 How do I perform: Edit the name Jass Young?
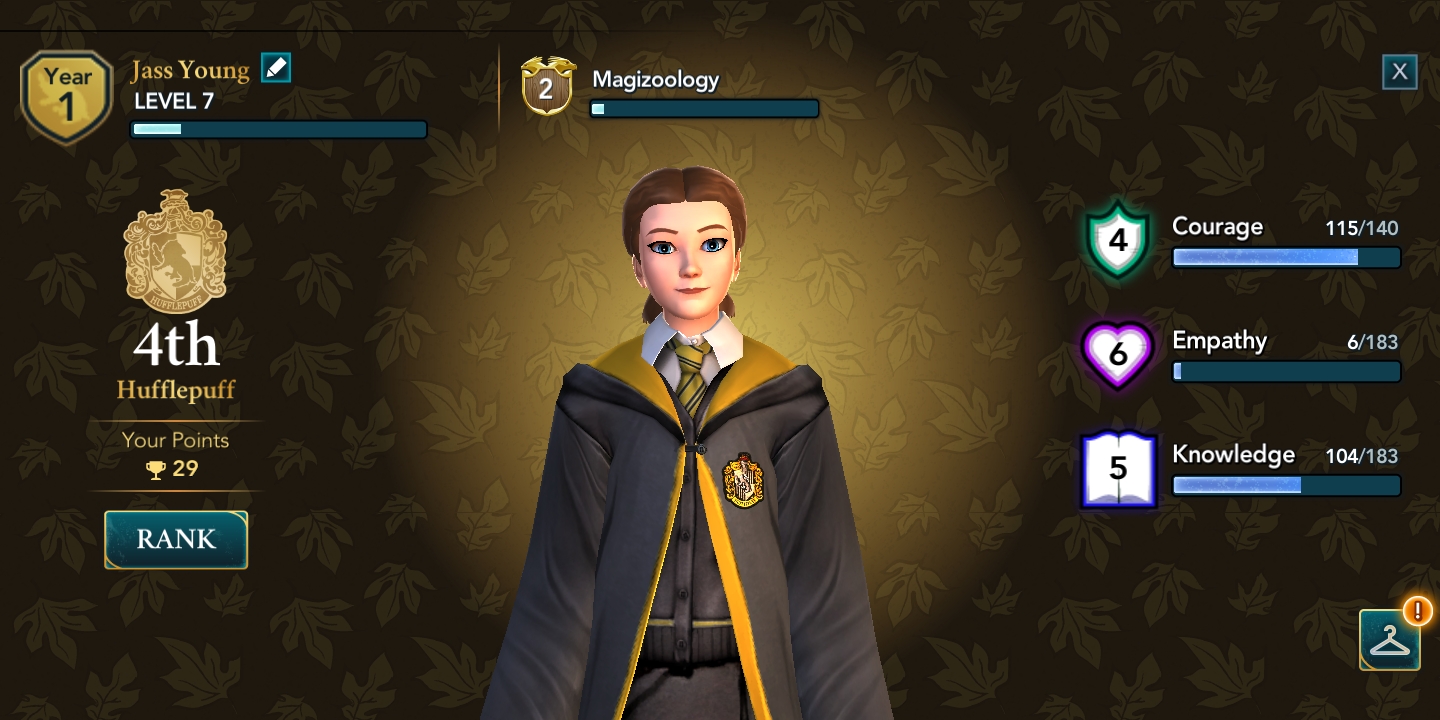pos(276,68)
